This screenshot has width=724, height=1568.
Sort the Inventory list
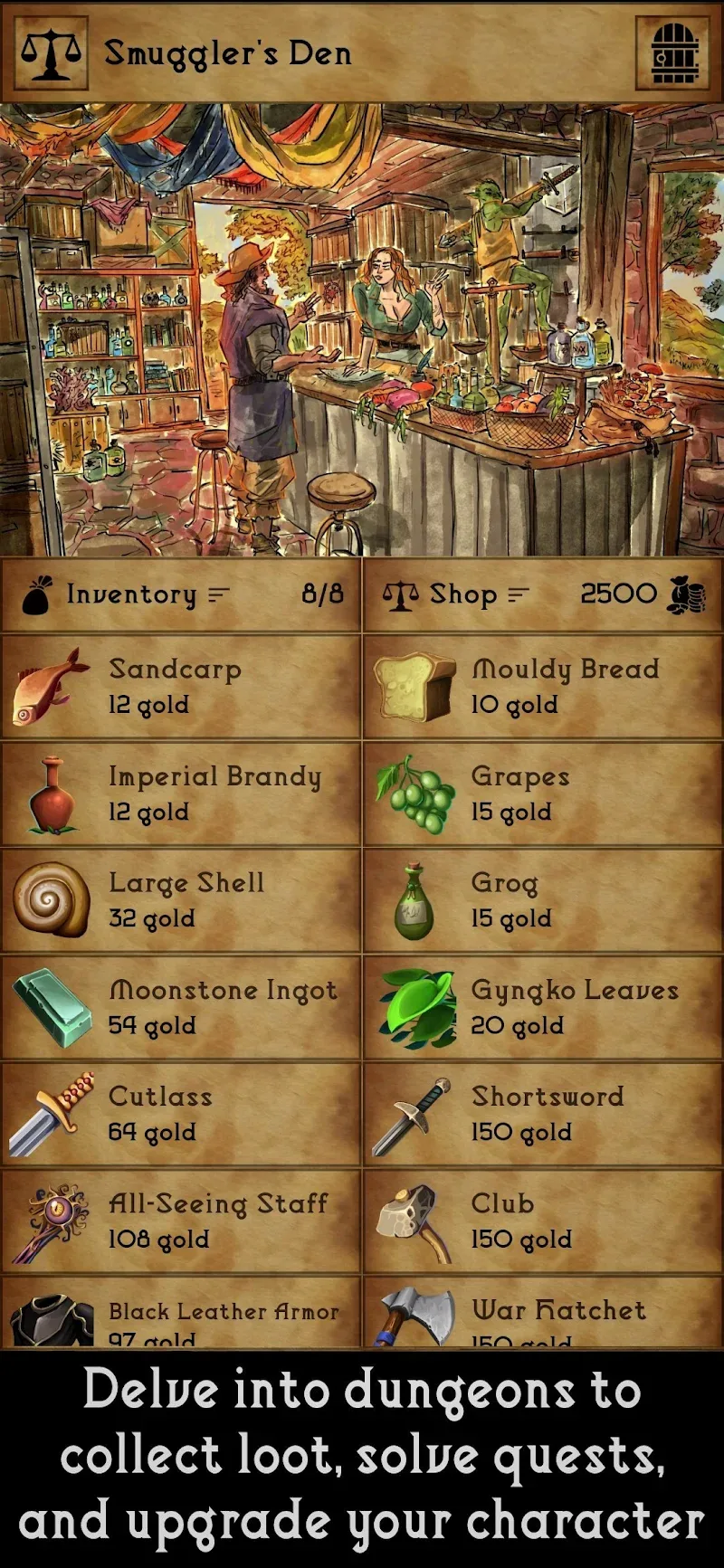tap(219, 595)
